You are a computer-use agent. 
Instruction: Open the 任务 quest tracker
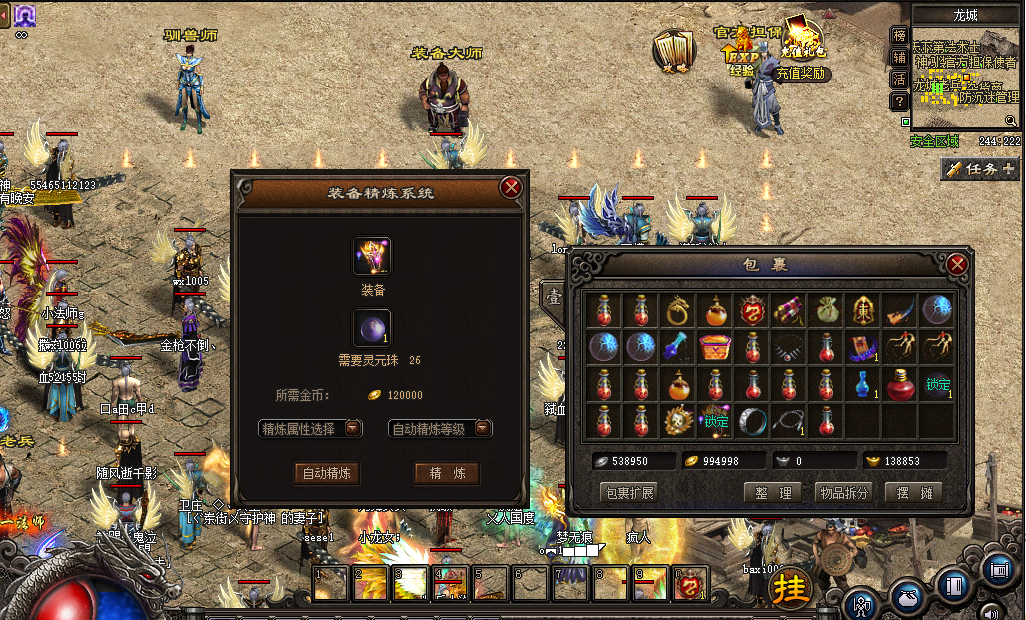(x=980, y=169)
